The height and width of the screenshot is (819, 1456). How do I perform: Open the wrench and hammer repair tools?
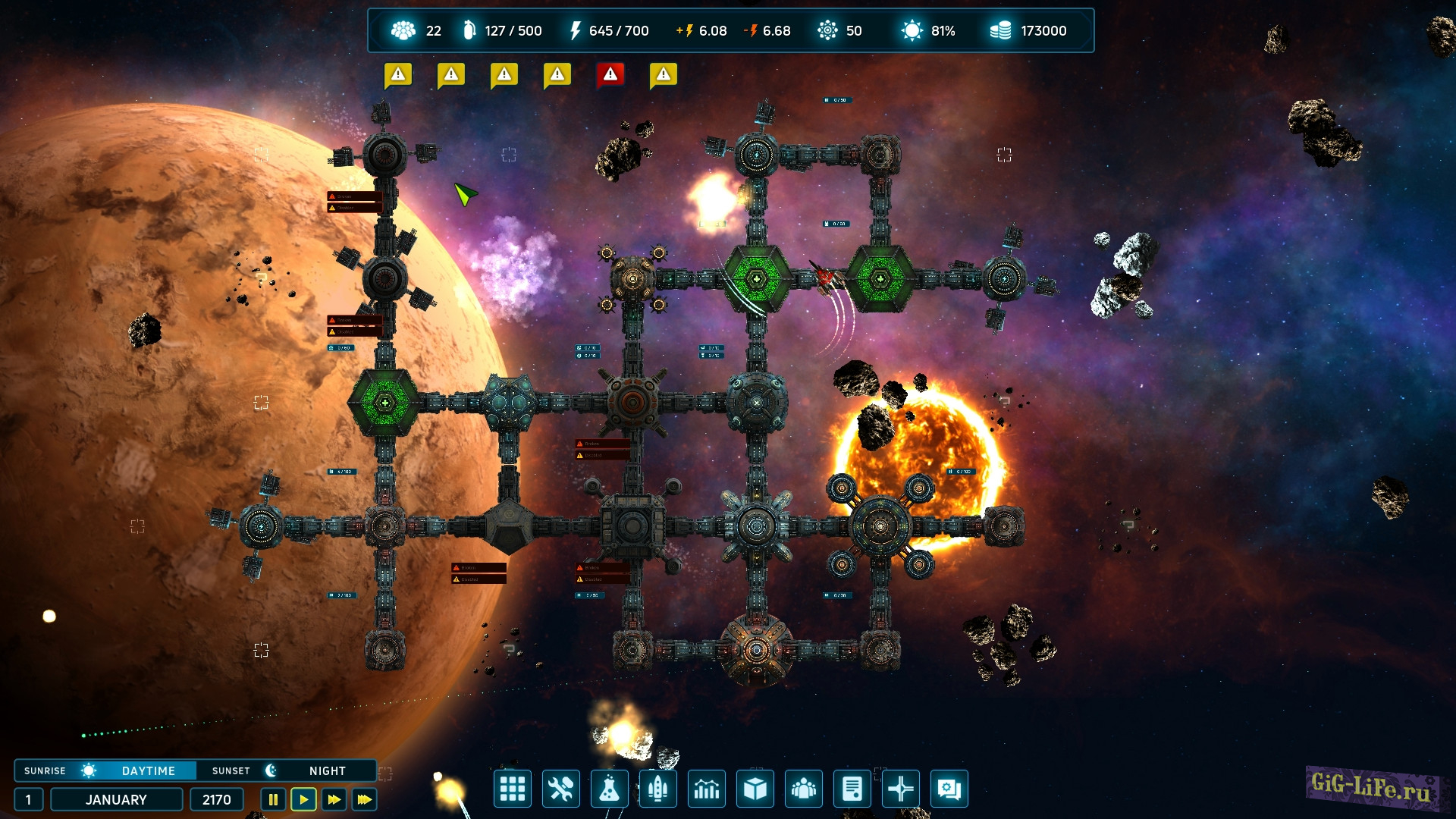tap(561, 789)
